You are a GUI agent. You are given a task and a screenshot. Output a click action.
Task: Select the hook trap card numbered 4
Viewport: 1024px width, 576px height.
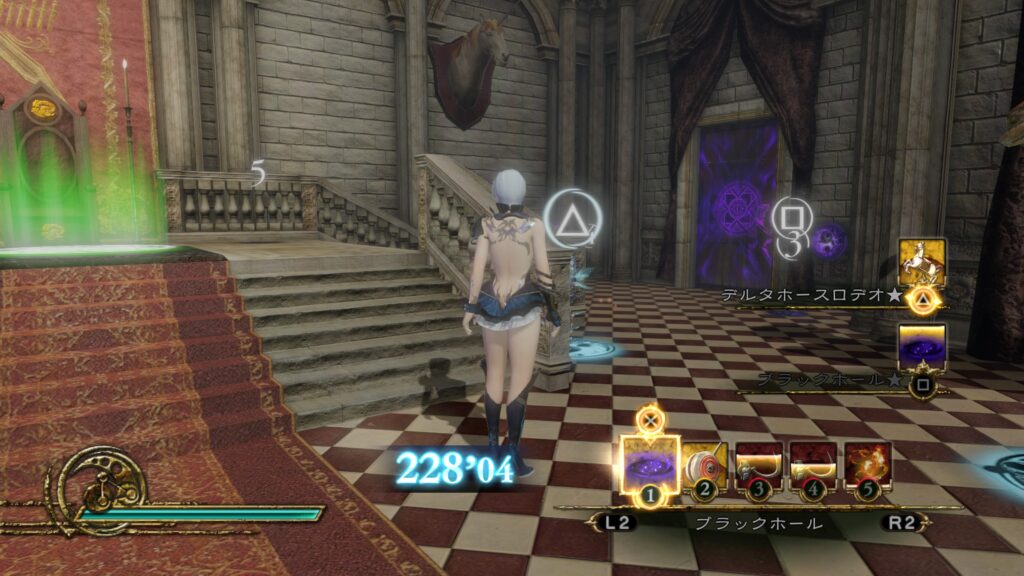(814, 464)
